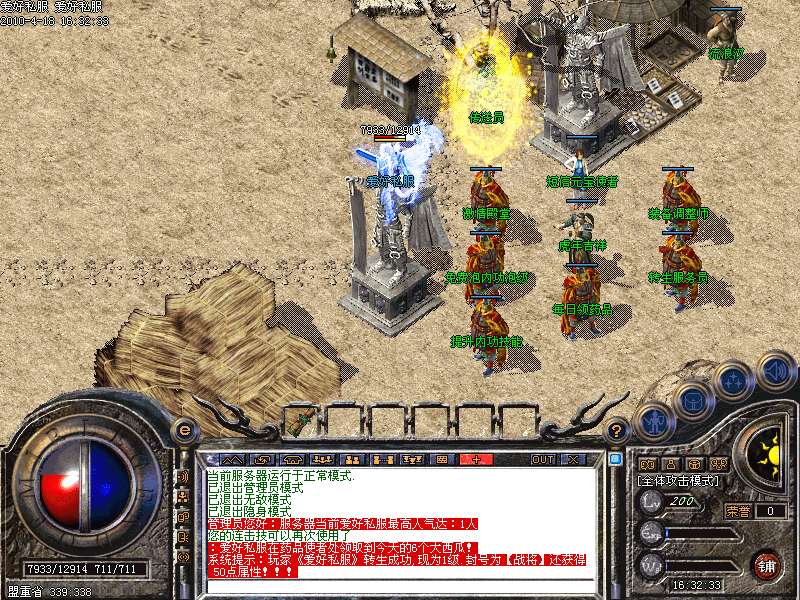The width and height of the screenshot is (800, 600).
Task: Open the question mark help button
Action: [x=617, y=430]
